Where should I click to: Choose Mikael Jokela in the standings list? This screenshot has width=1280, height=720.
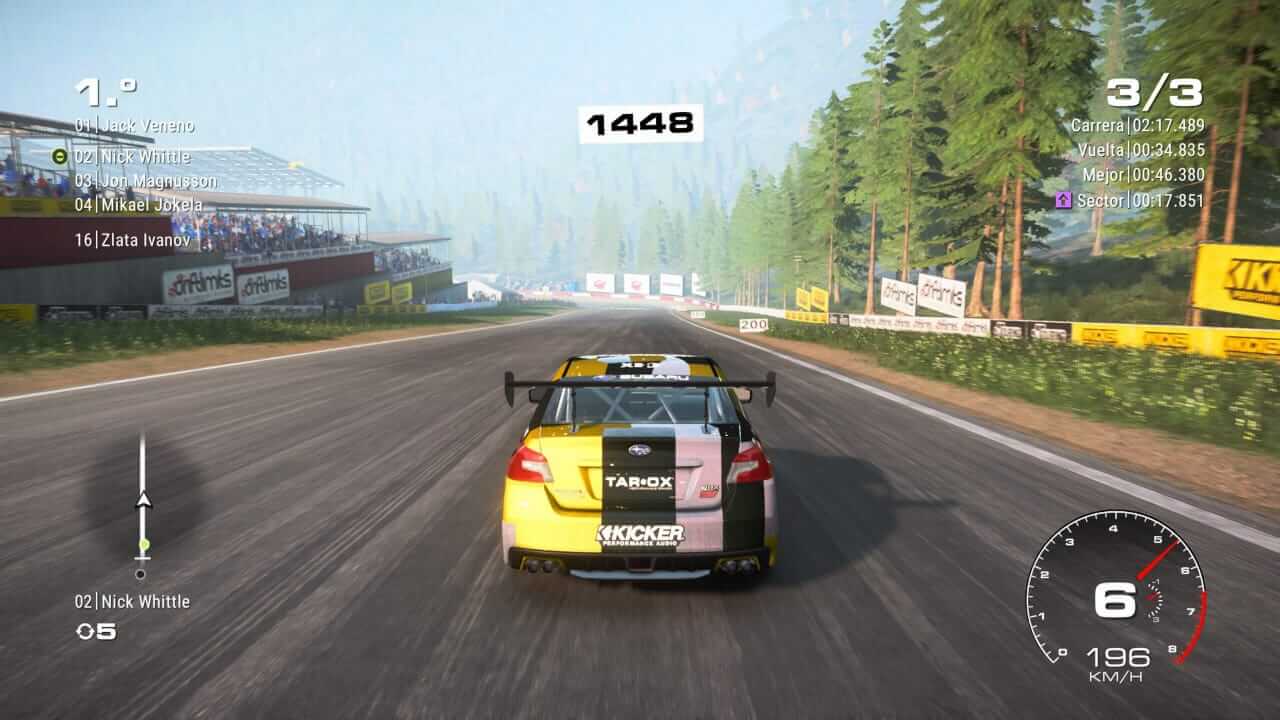click(138, 205)
